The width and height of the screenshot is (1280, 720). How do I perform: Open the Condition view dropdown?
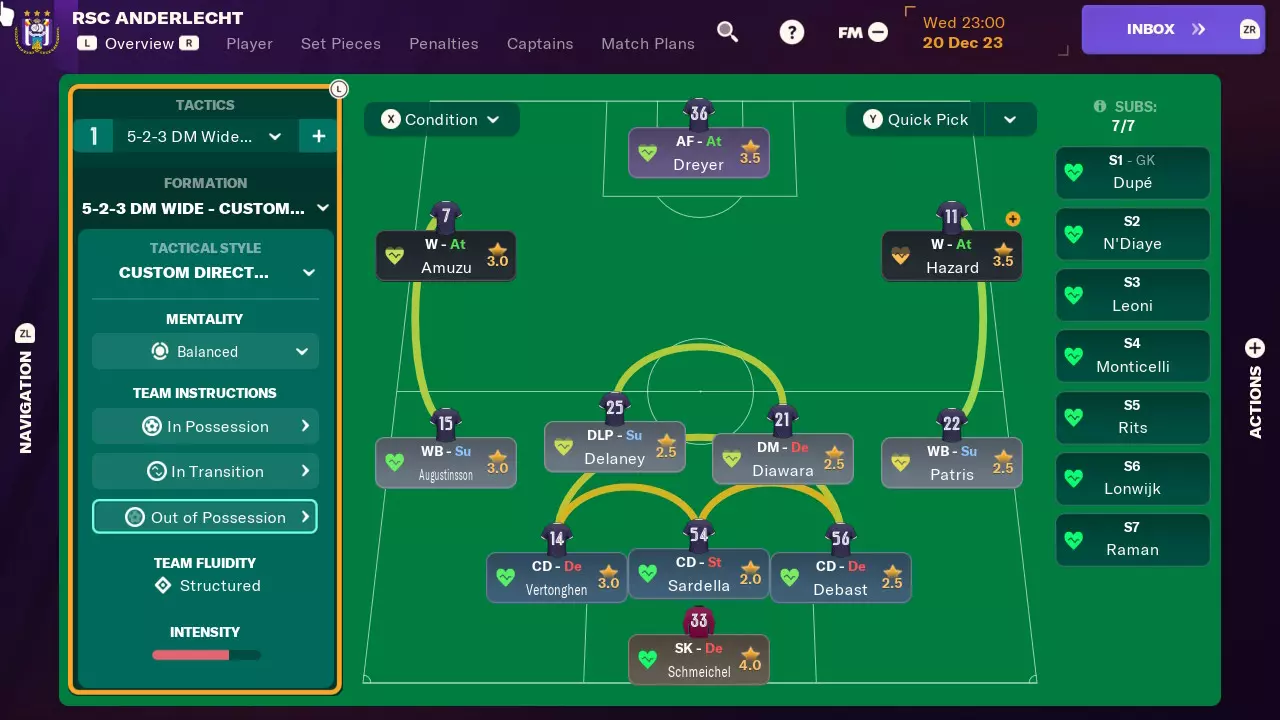click(x=441, y=119)
